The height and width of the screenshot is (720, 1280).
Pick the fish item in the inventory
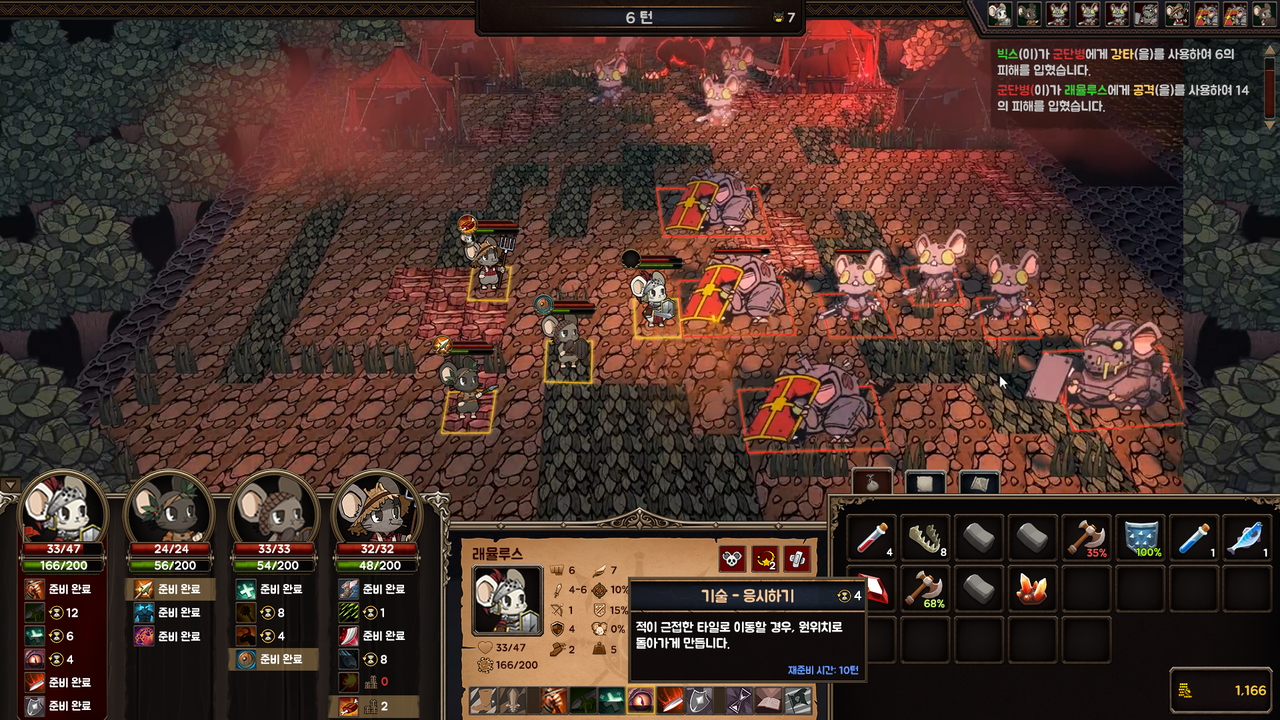(x=1247, y=539)
